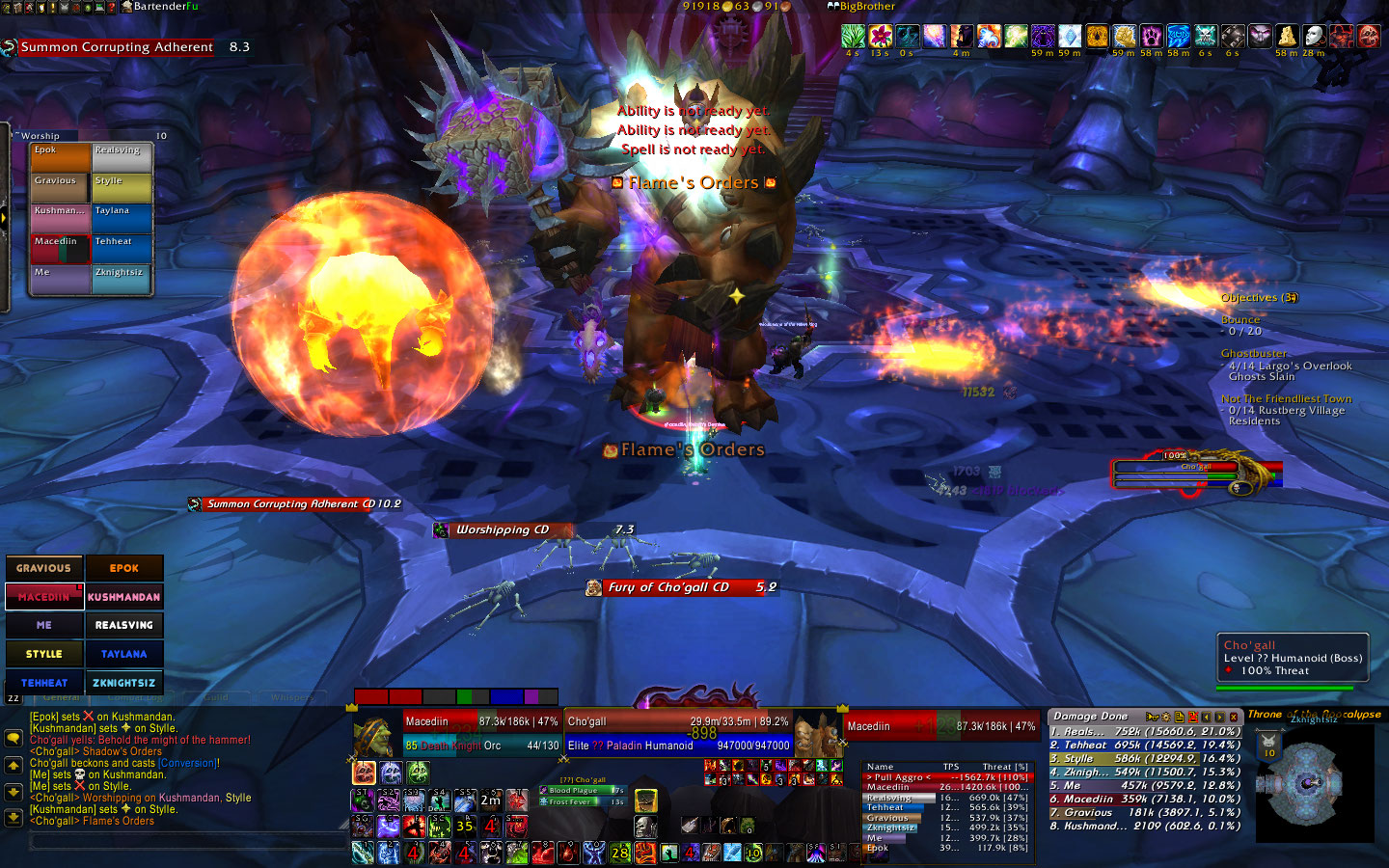Click the Realsving raid name button
Image resolution: width=1389 pixels, height=868 pixels.
(123, 625)
